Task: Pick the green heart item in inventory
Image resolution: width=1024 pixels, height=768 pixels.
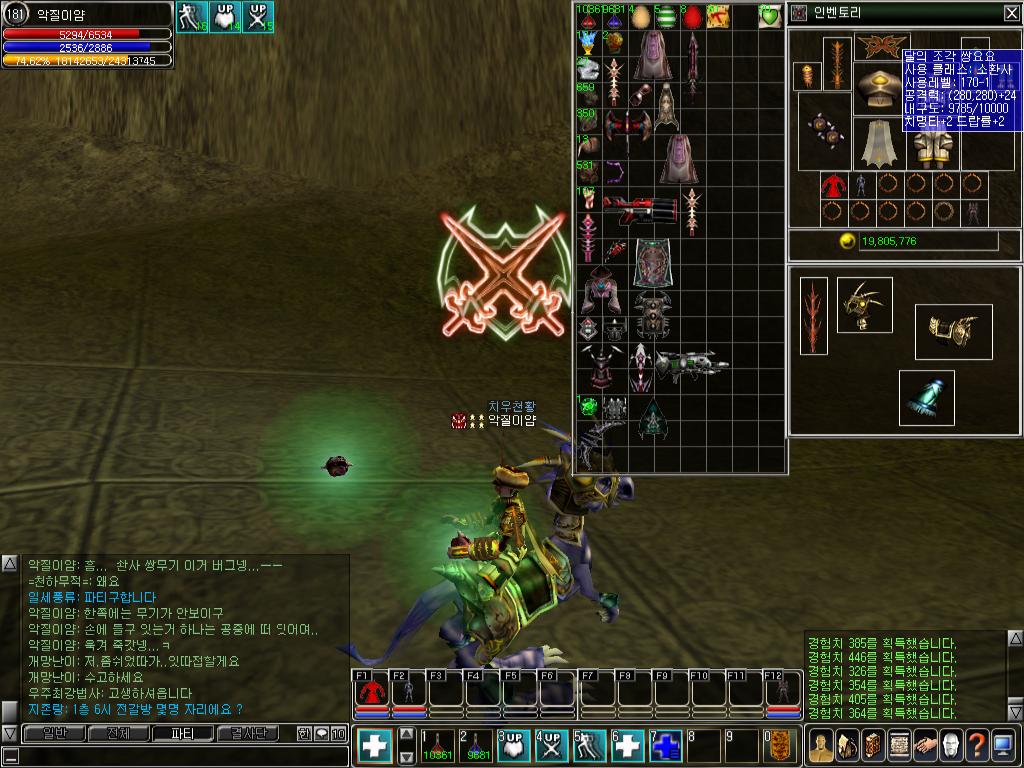Action: coord(770,17)
